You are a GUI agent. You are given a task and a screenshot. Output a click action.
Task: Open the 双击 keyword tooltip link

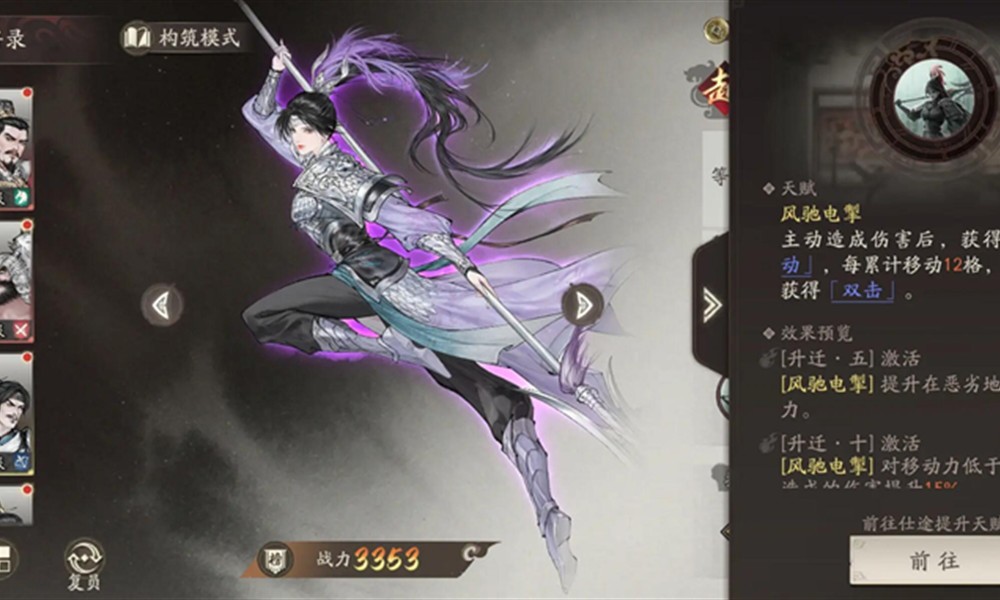(860, 291)
